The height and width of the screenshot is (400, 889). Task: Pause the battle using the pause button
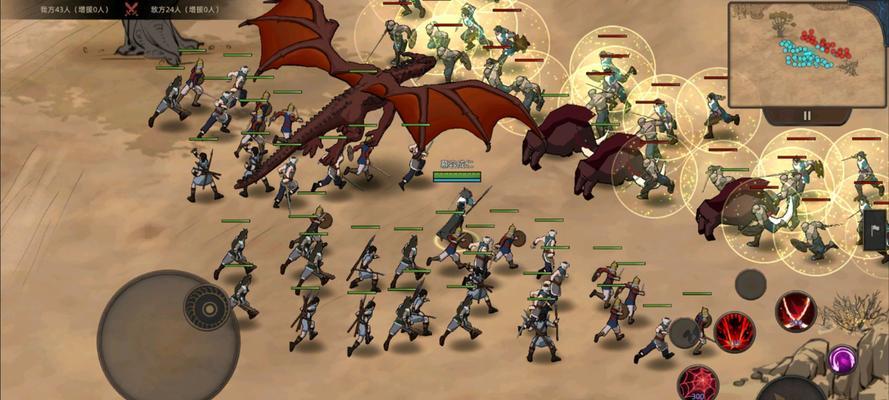[806, 115]
